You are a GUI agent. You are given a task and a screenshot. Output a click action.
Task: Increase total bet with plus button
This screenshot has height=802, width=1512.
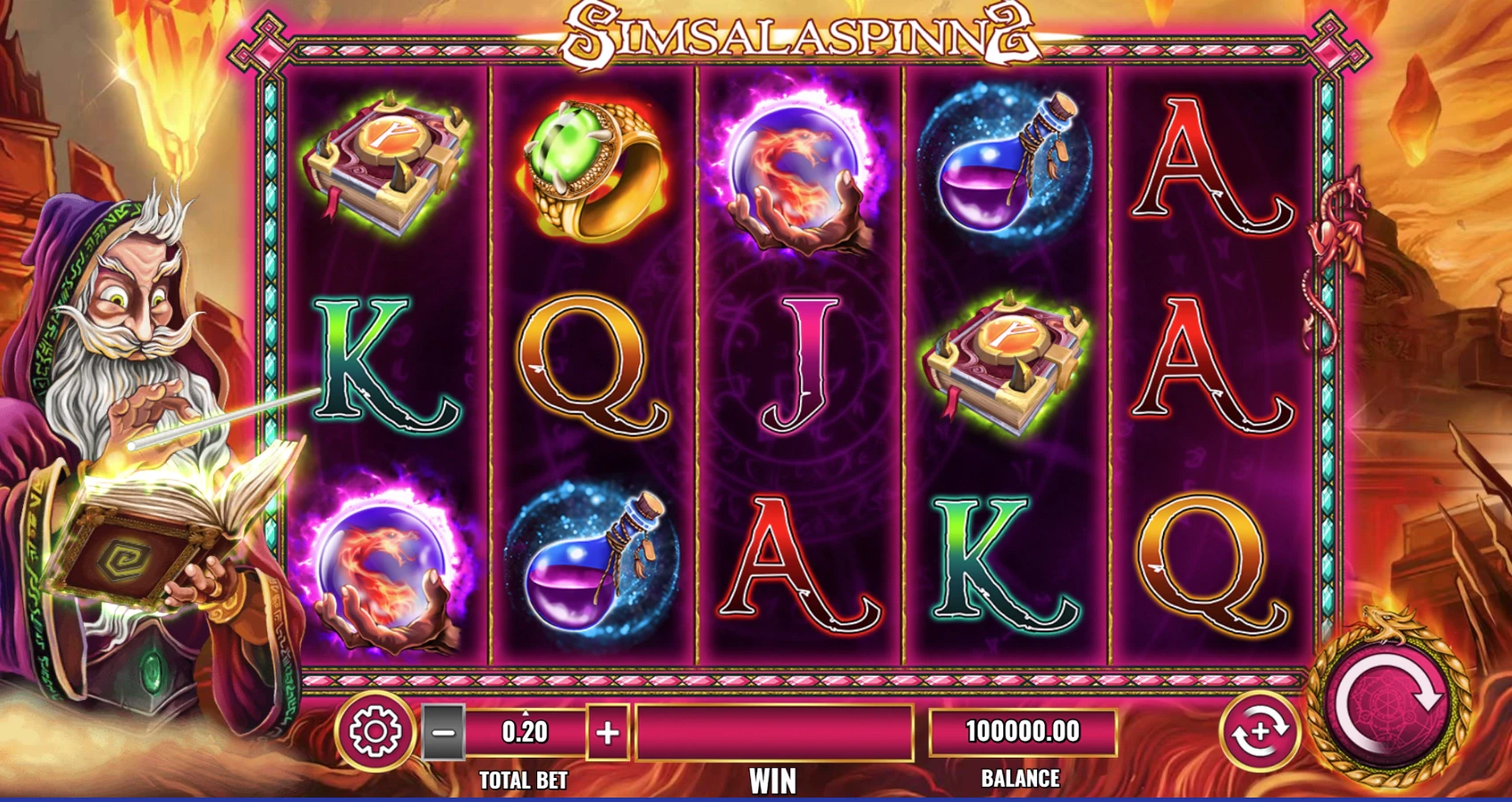(x=608, y=733)
